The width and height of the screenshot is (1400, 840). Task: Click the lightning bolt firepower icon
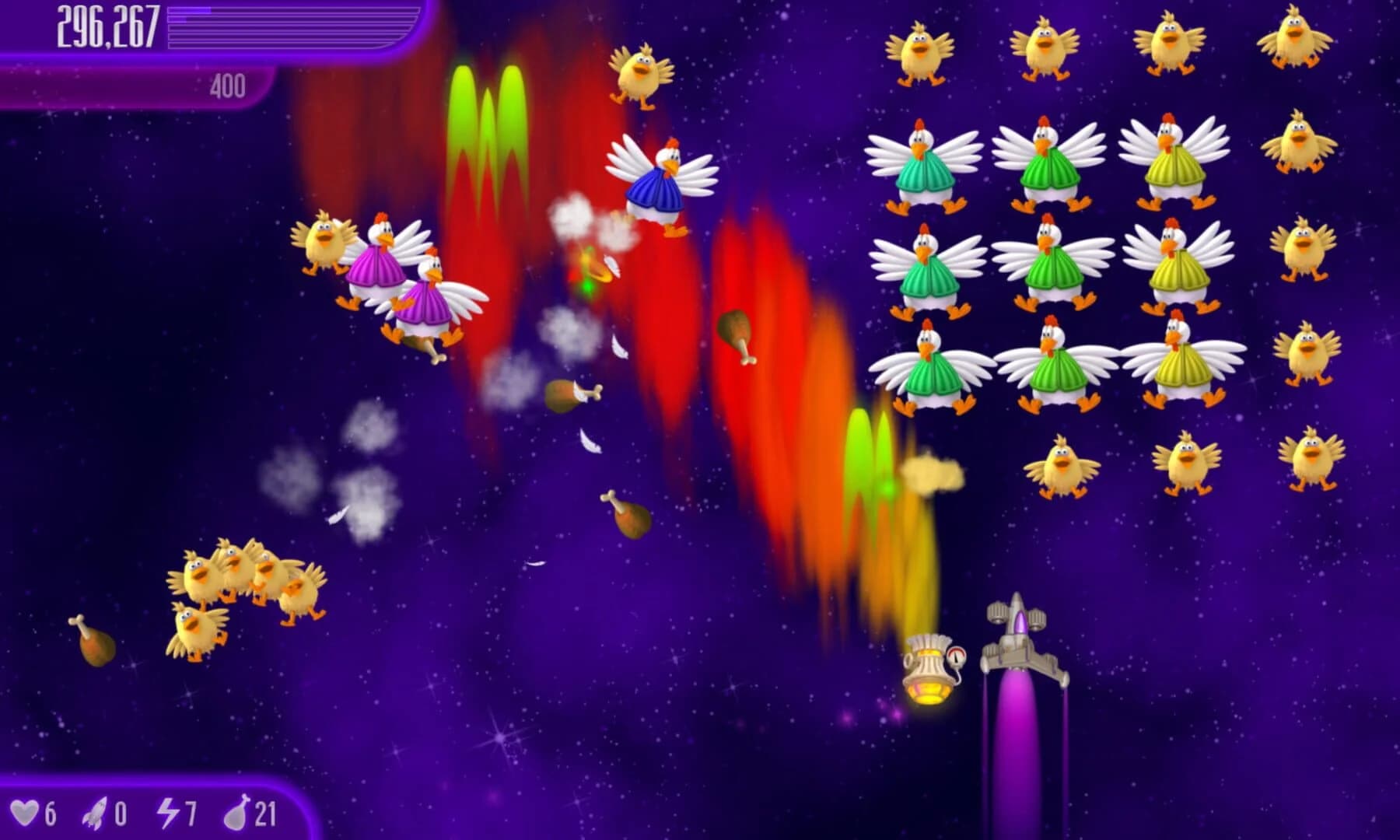click(x=170, y=810)
